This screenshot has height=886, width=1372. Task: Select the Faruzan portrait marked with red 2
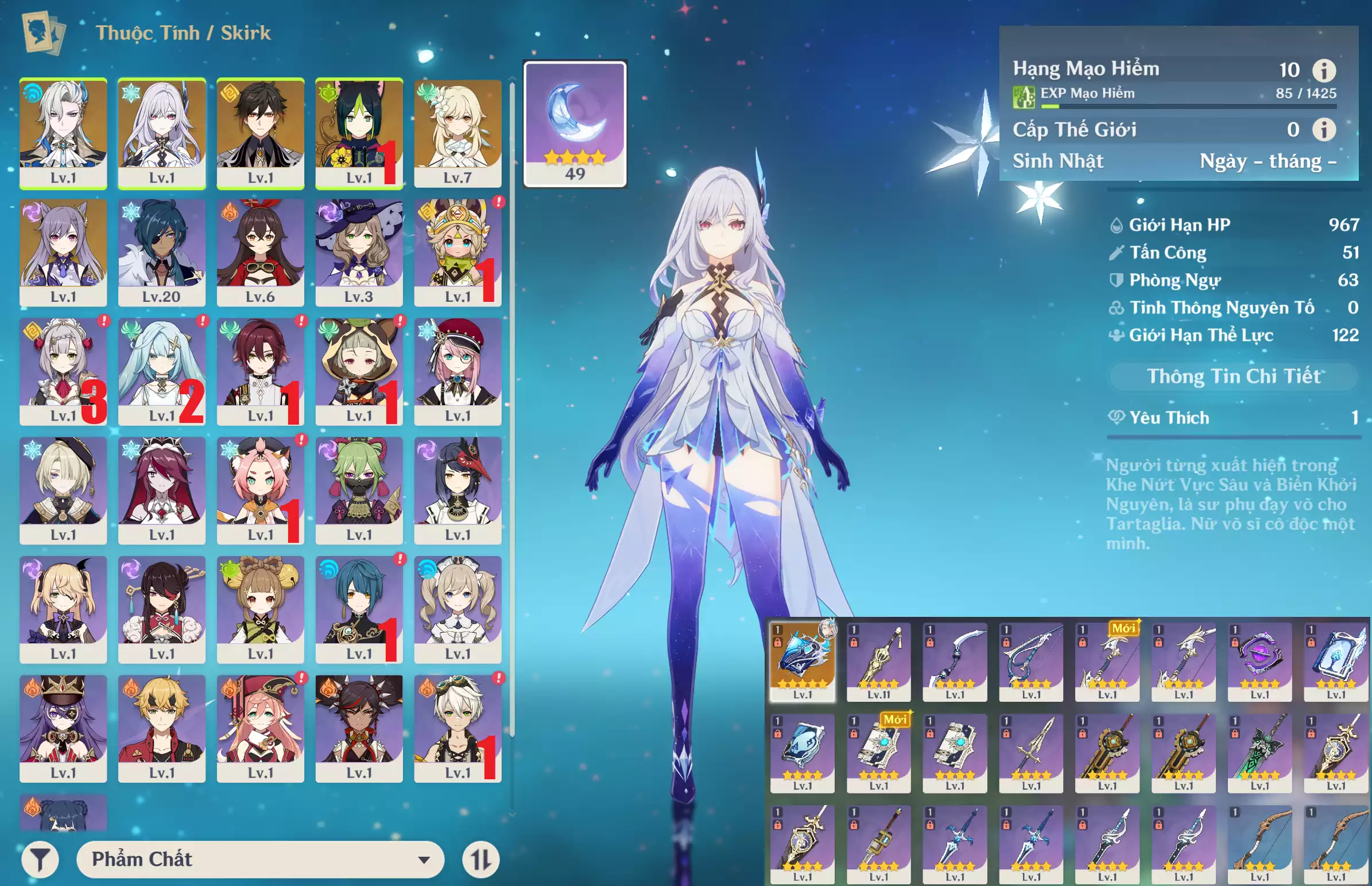[x=162, y=371]
